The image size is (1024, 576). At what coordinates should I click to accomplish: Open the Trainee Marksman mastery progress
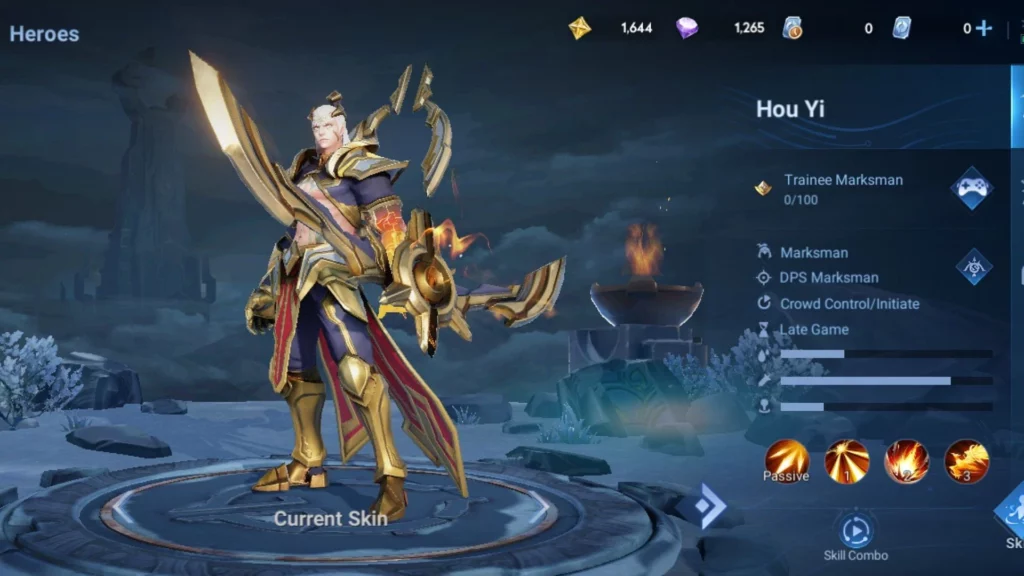click(842, 188)
